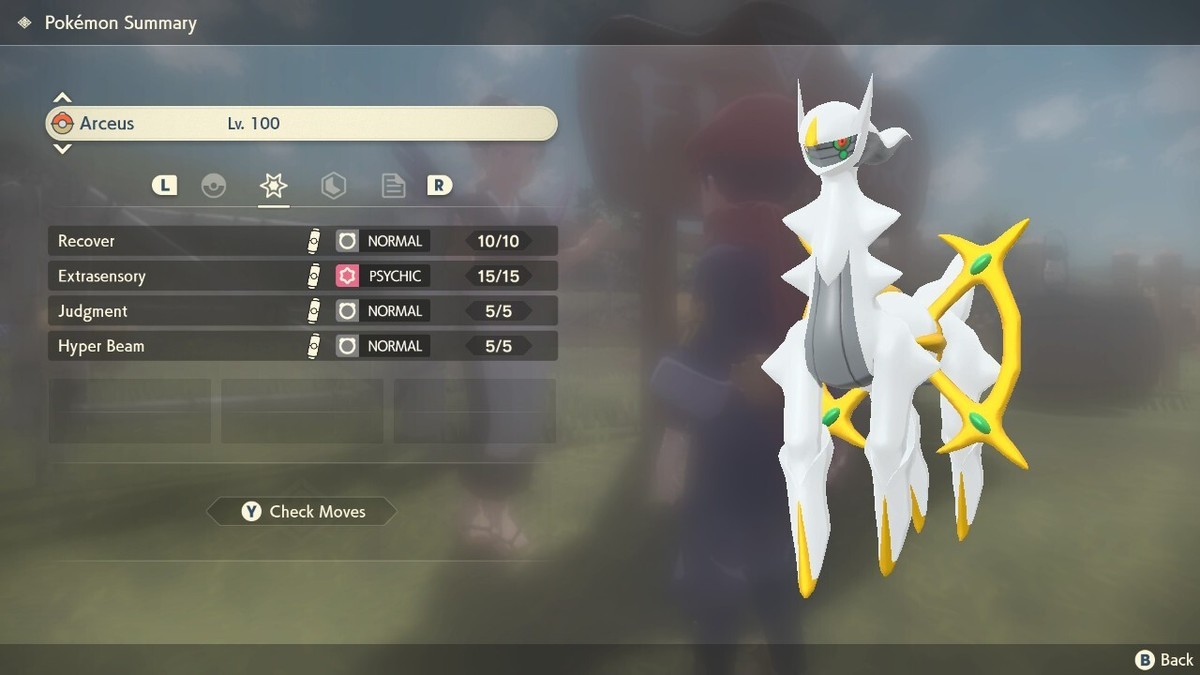Open the document notes tab
The width and height of the screenshot is (1200, 675).
tap(393, 186)
